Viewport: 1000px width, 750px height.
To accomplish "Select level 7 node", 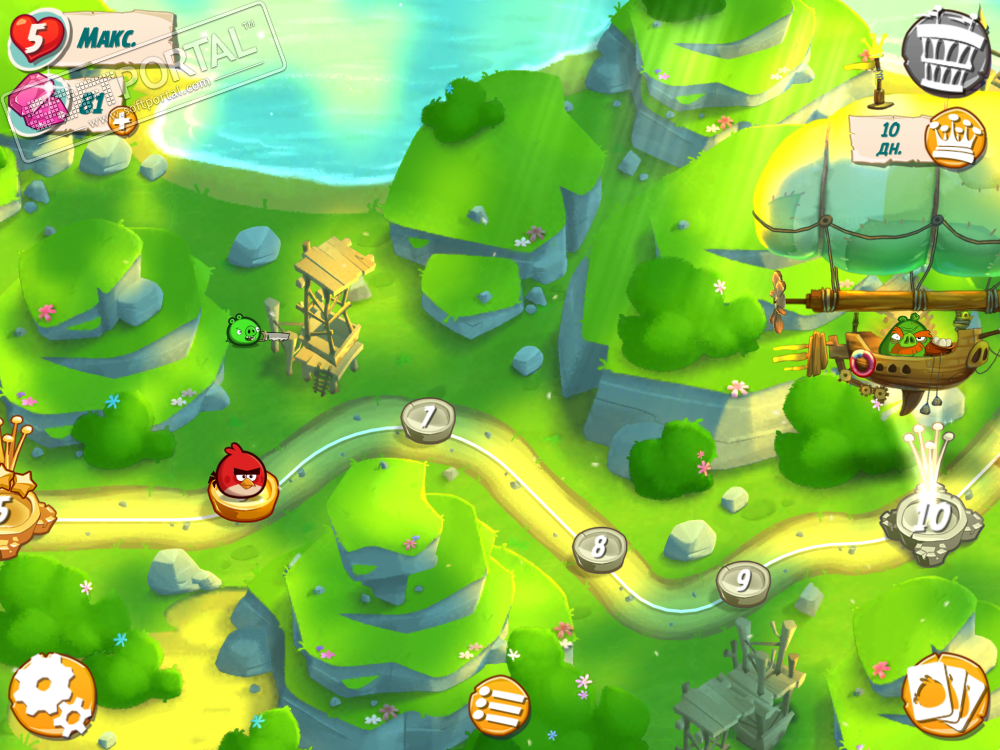I will coord(428,416).
